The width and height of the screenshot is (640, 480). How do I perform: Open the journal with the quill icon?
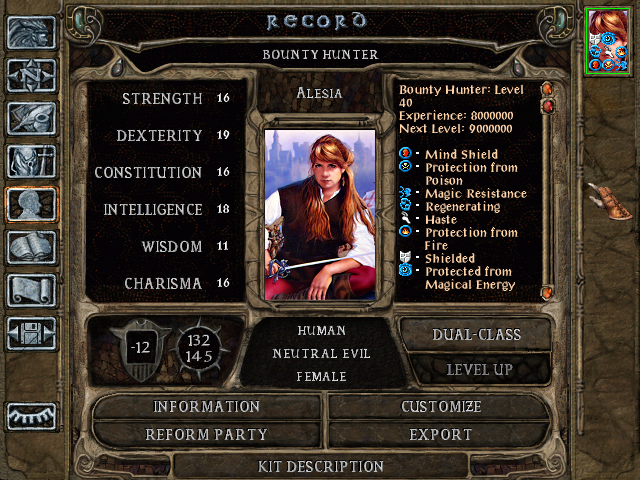click(31, 118)
